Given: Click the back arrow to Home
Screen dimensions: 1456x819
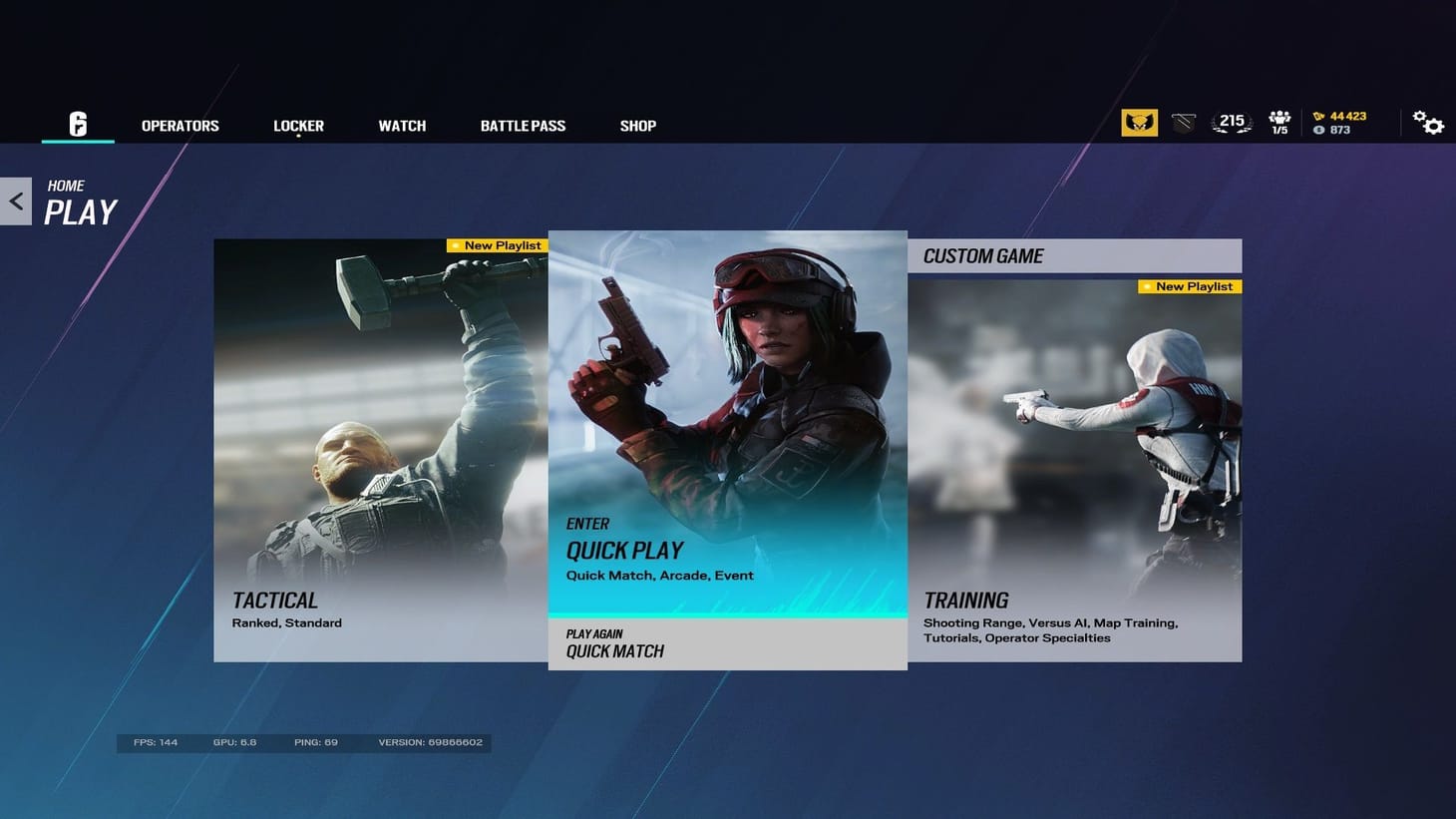Looking at the screenshot, I should tap(15, 200).
